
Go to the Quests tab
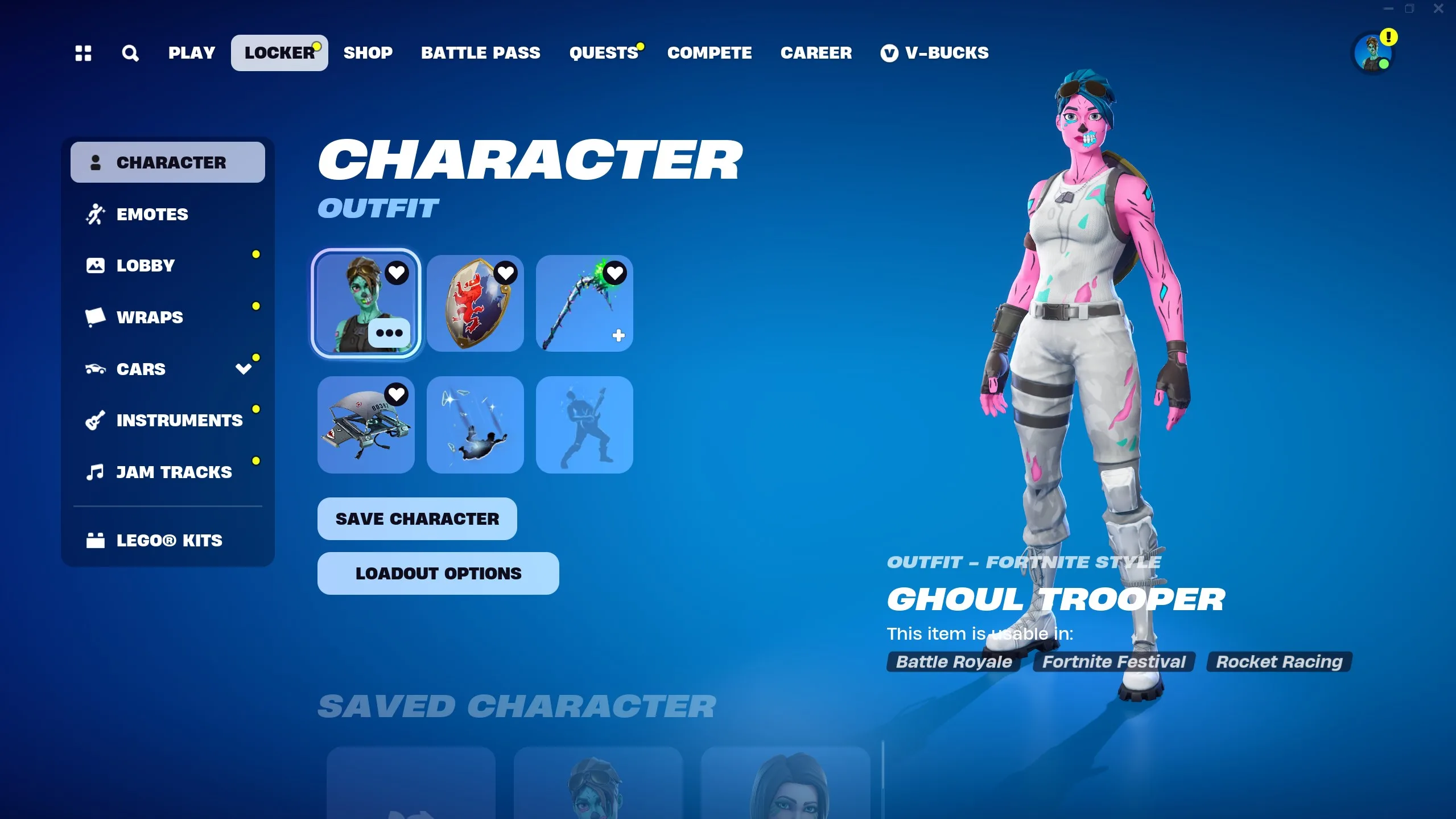pos(604,53)
